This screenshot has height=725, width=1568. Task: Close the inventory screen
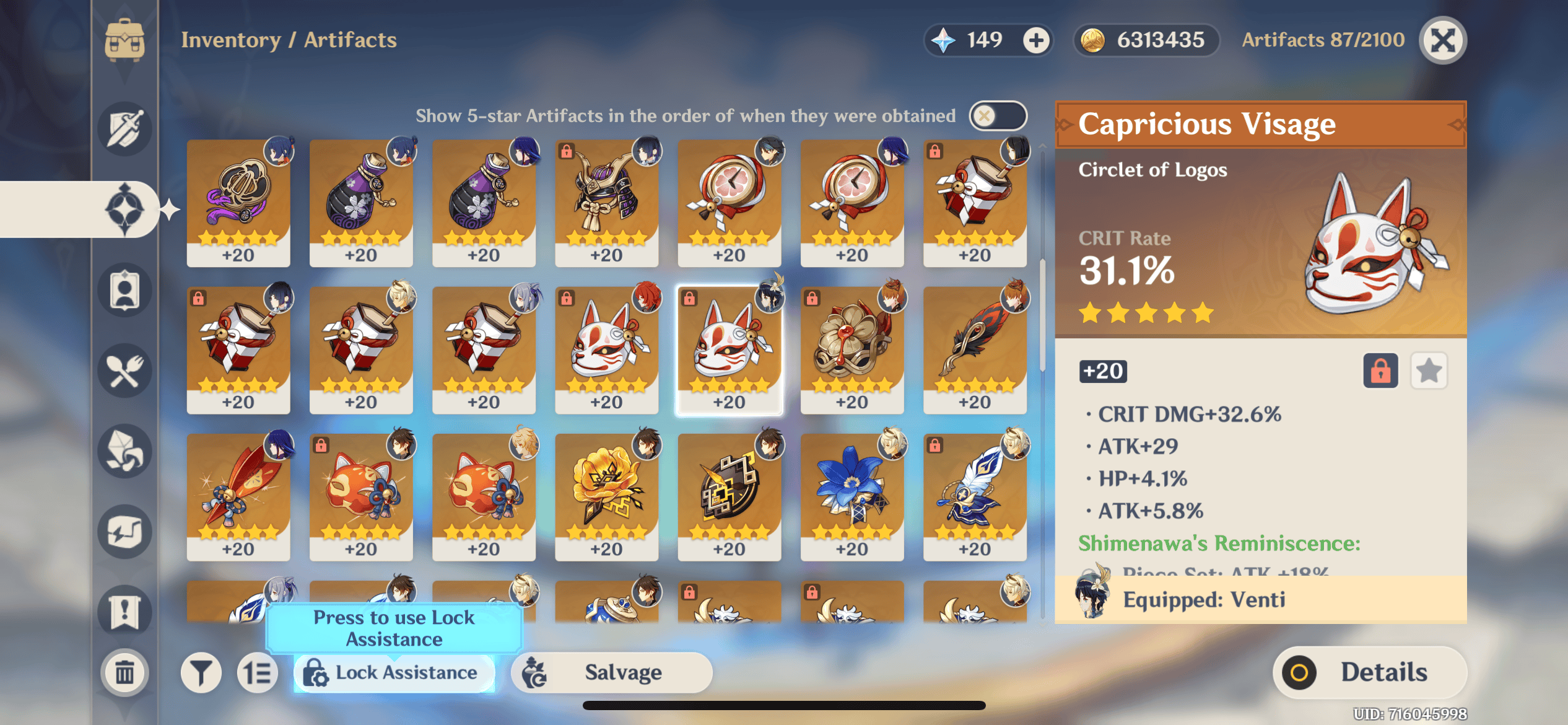tap(1442, 41)
